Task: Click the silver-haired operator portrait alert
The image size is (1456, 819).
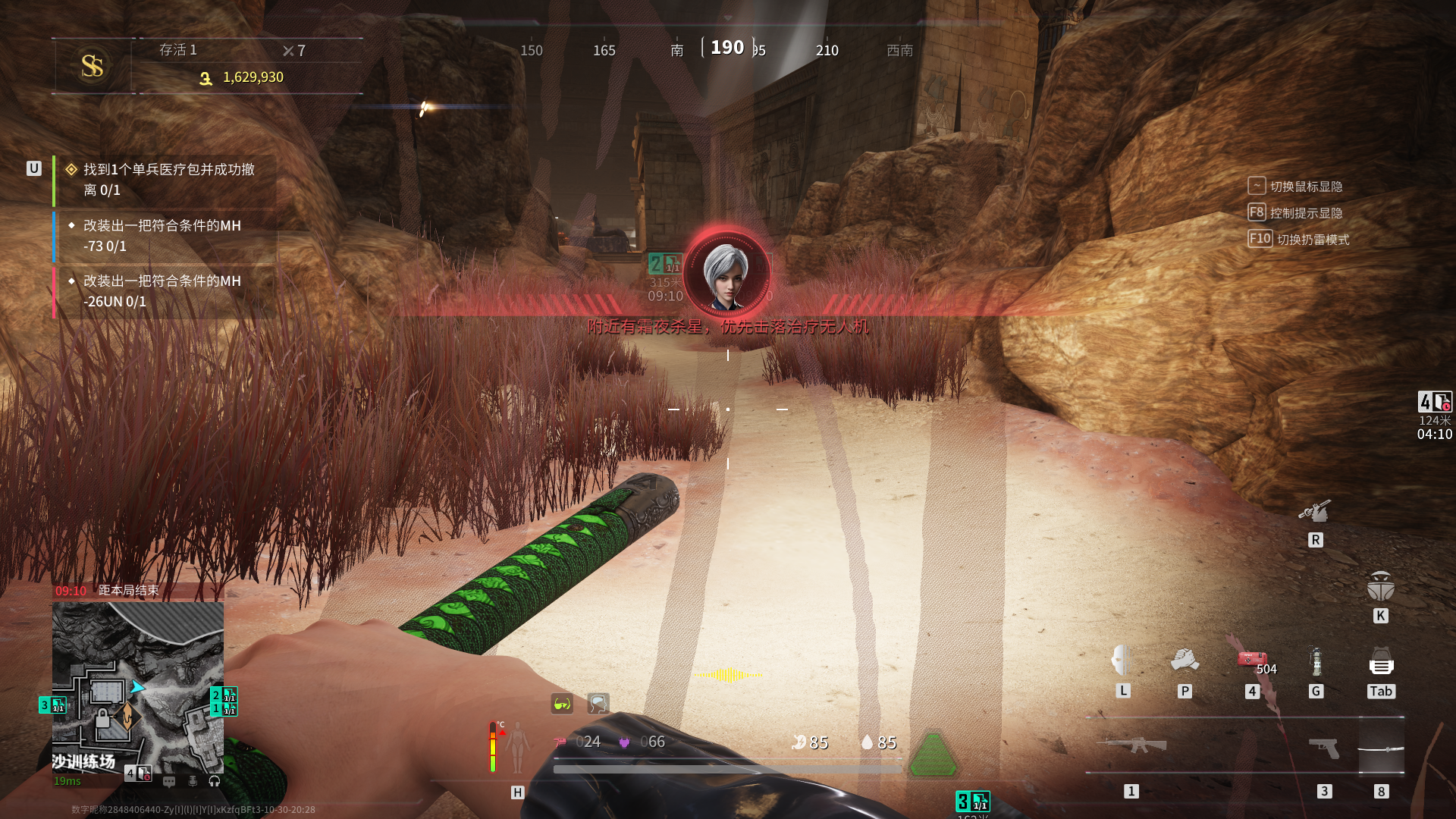Action: pos(726,274)
